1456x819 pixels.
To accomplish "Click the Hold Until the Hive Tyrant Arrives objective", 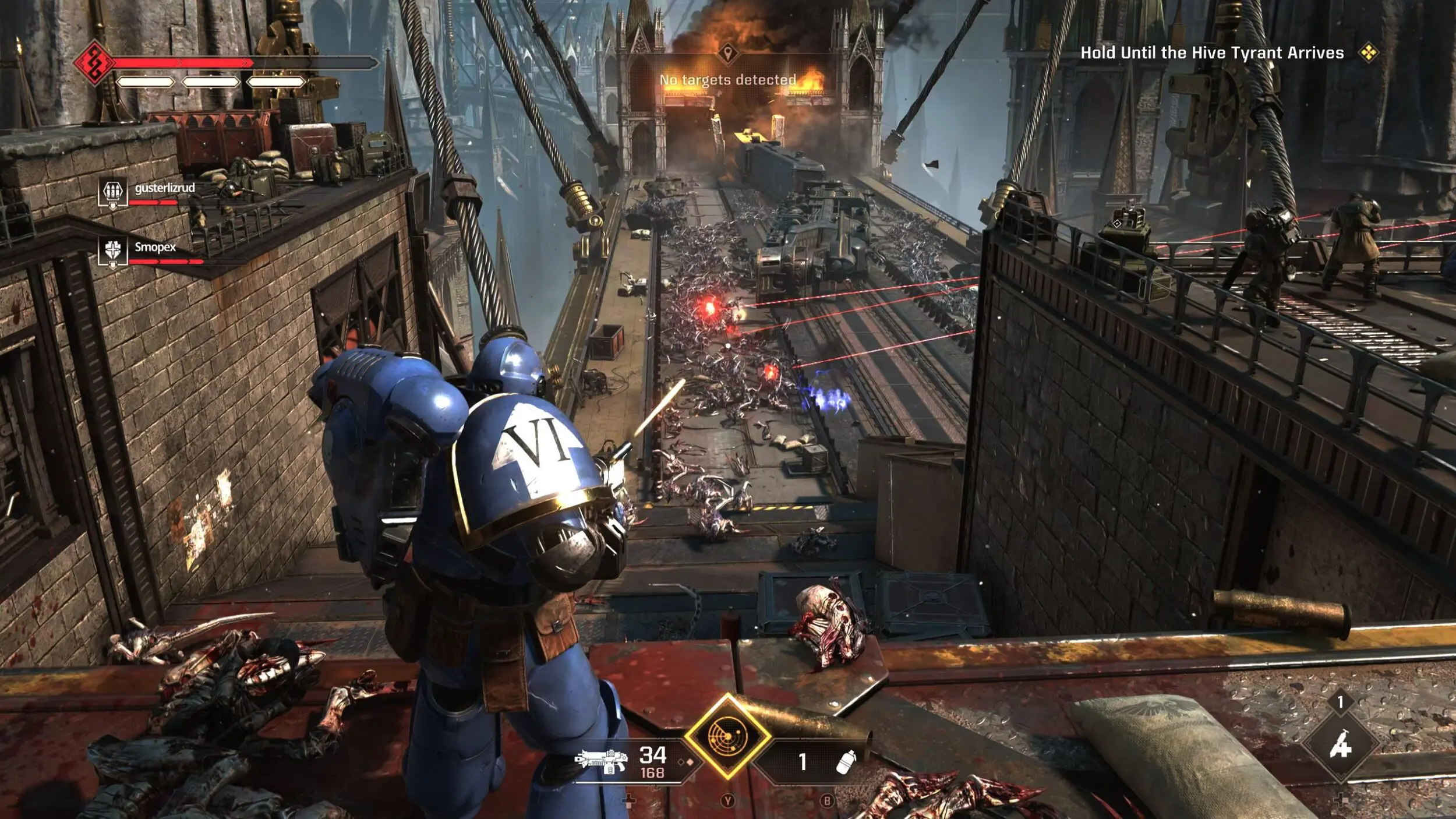I will point(1211,53).
